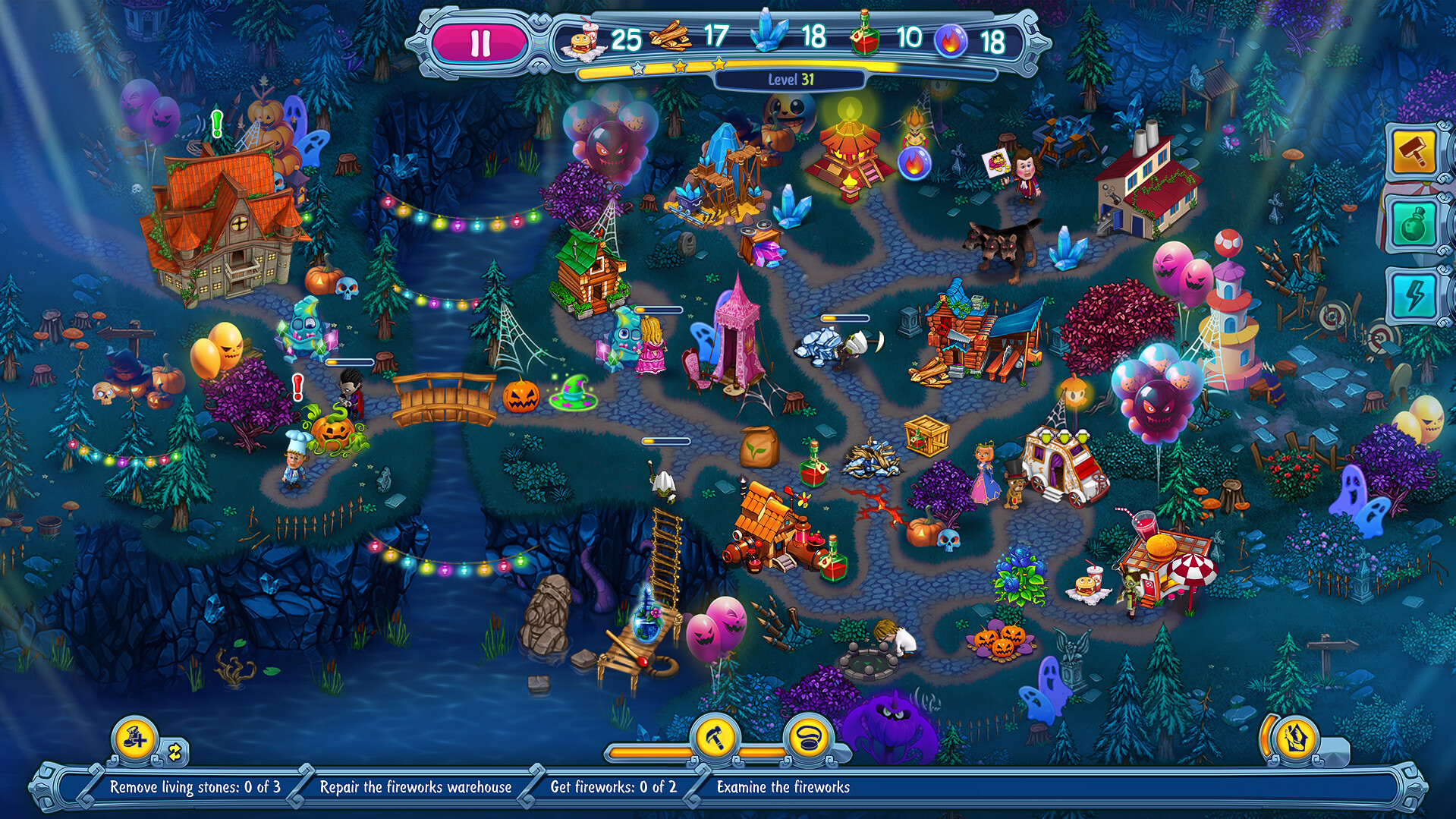Screen dimensions: 1456x819
Task: Activate the crystal skill button
Action: (x=1296, y=738)
